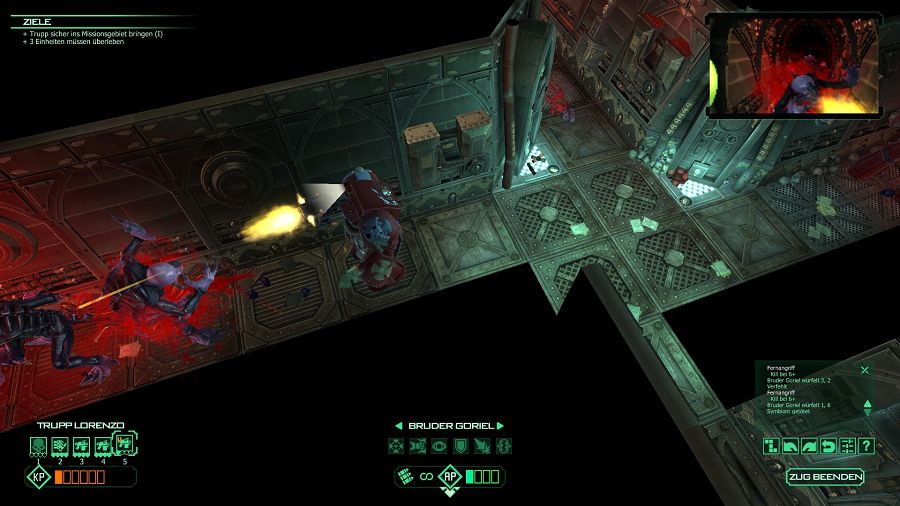900x506 pixels.
Task: Choose highlighted squad unit number 5
Action: click(125, 442)
